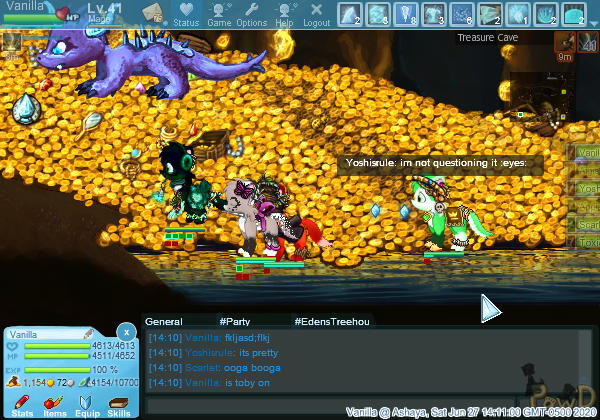Open the Items inventory
This screenshot has width=600, height=420.
(x=55, y=404)
